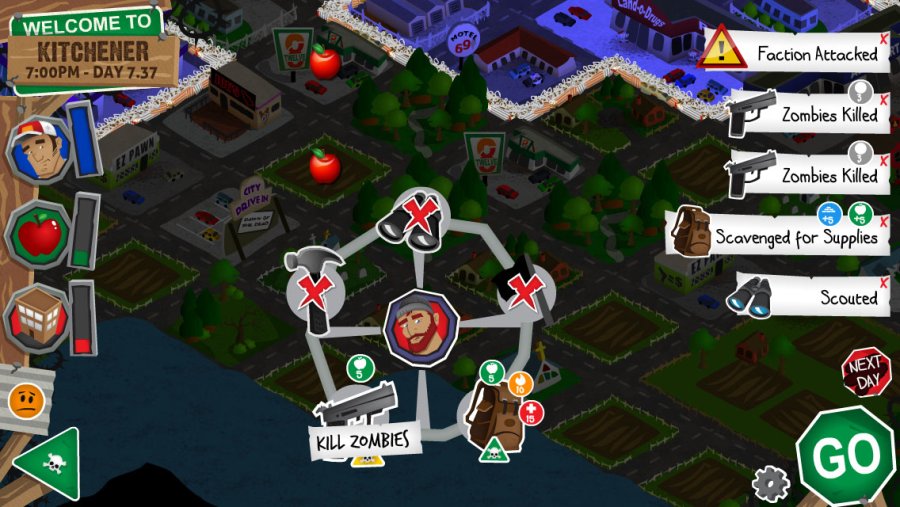Image resolution: width=900 pixels, height=507 pixels.
Task: Open the food supply apple icon
Action: point(38,237)
